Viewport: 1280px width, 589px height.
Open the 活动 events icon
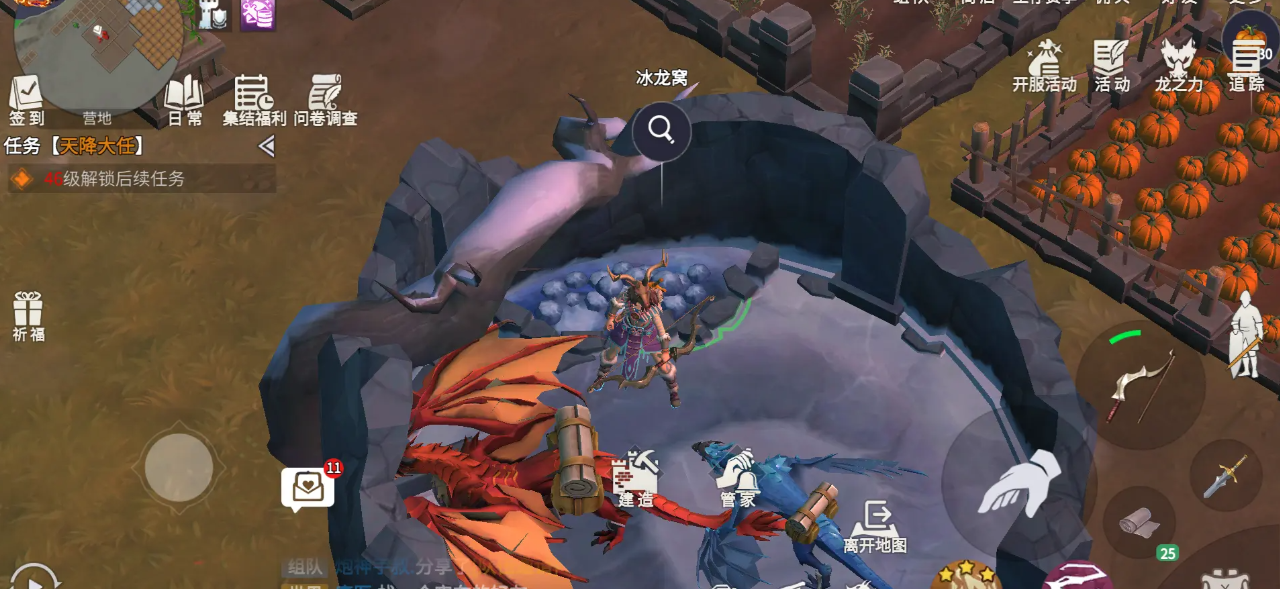click(x=1111, y=66)
